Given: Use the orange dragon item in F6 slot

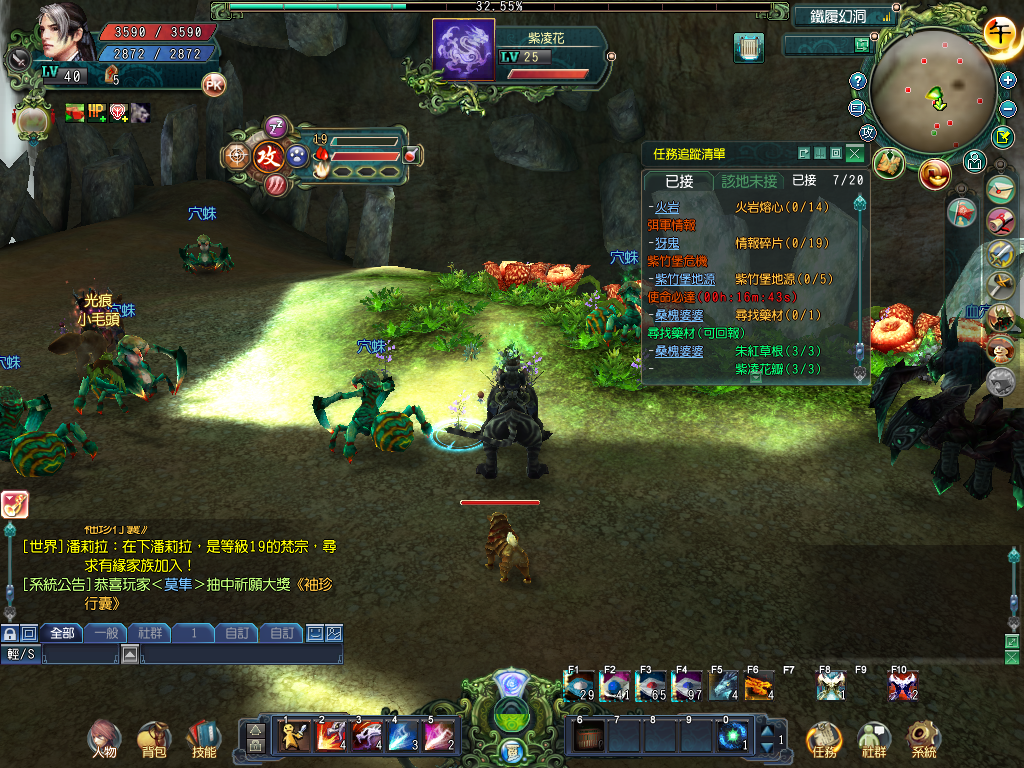Looking at the screenshot, I should (x=757, y=686).
